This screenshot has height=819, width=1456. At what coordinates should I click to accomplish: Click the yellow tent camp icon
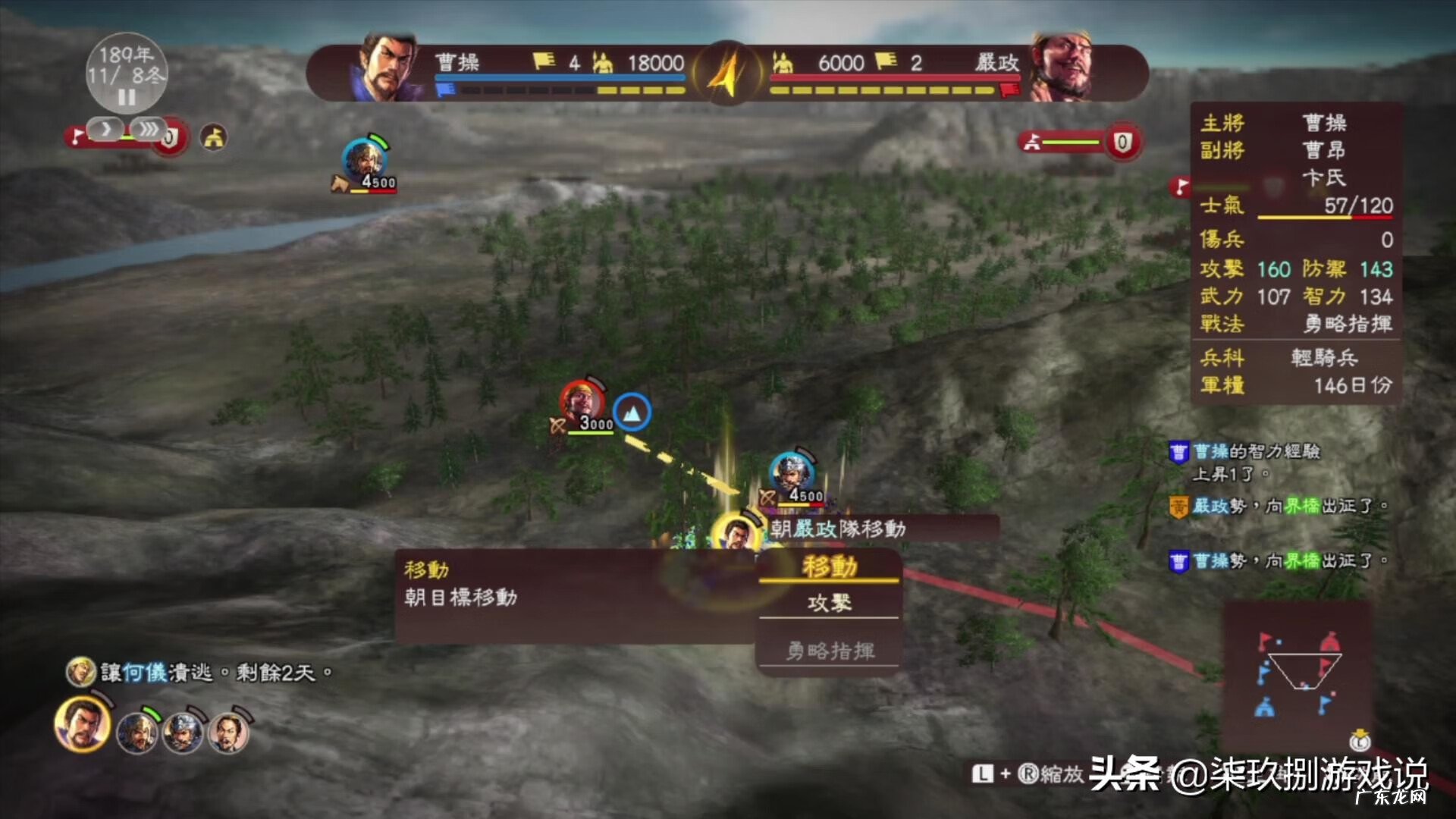coord(214,137)
